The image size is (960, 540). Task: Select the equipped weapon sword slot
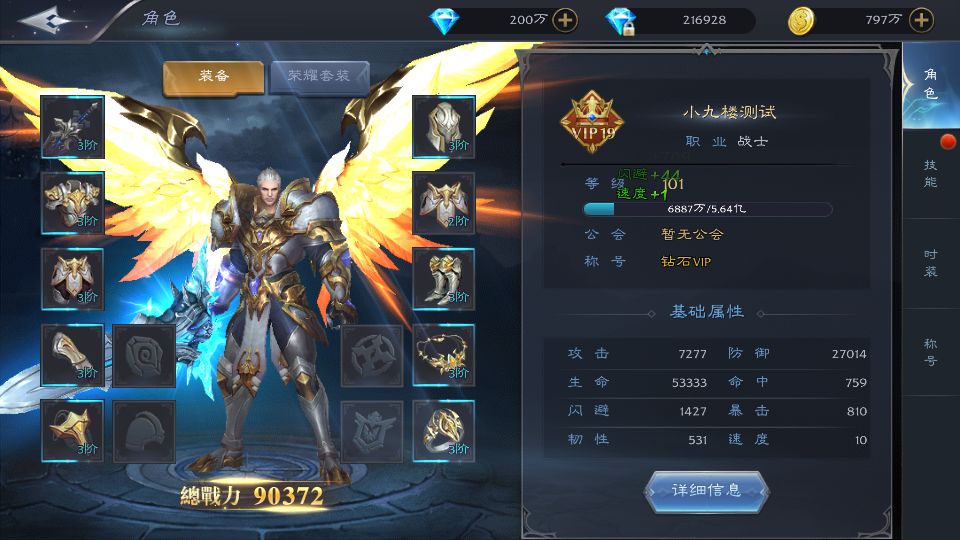(72, 126)
